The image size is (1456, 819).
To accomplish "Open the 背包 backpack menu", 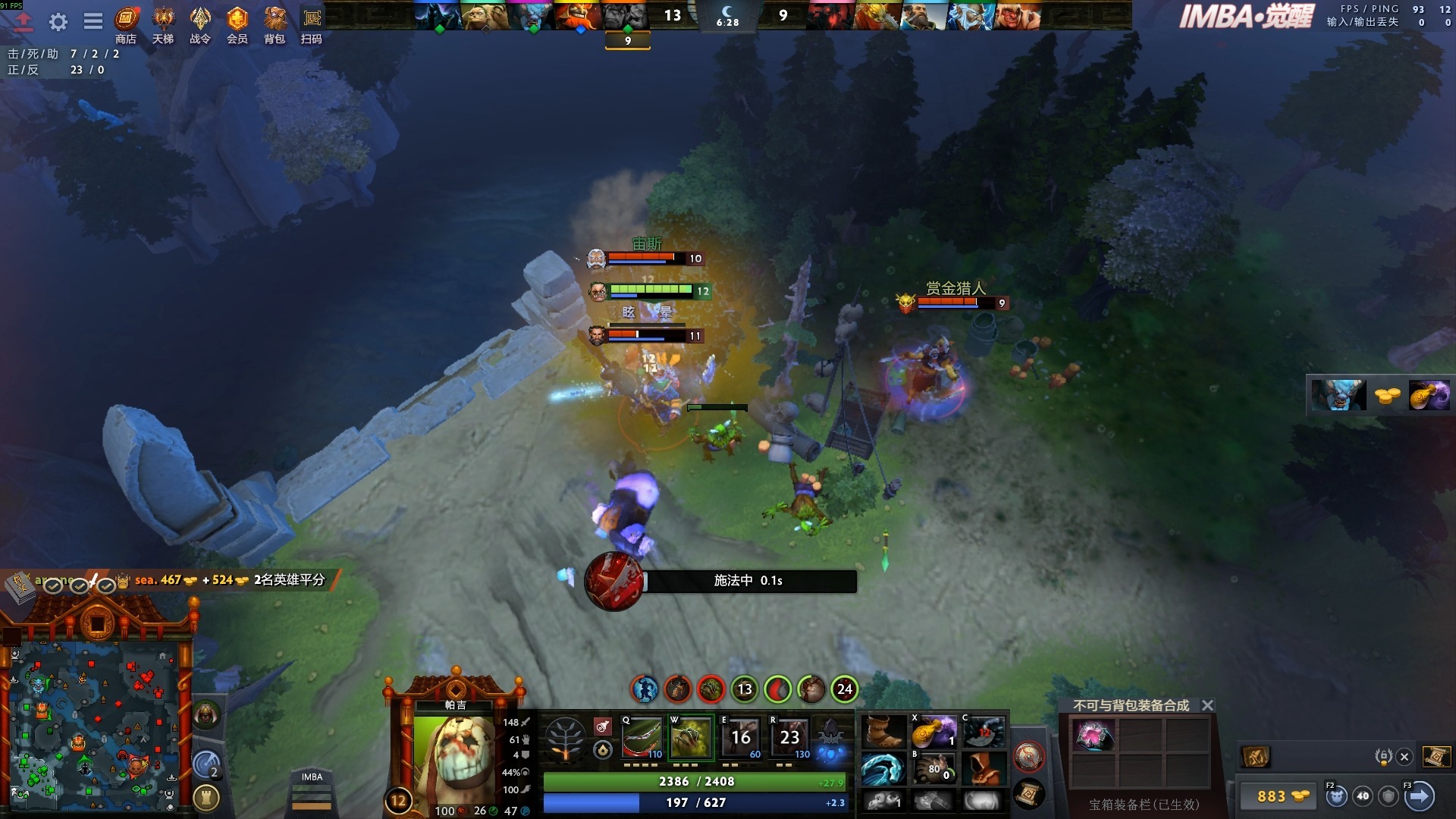I will coord(275,25).
